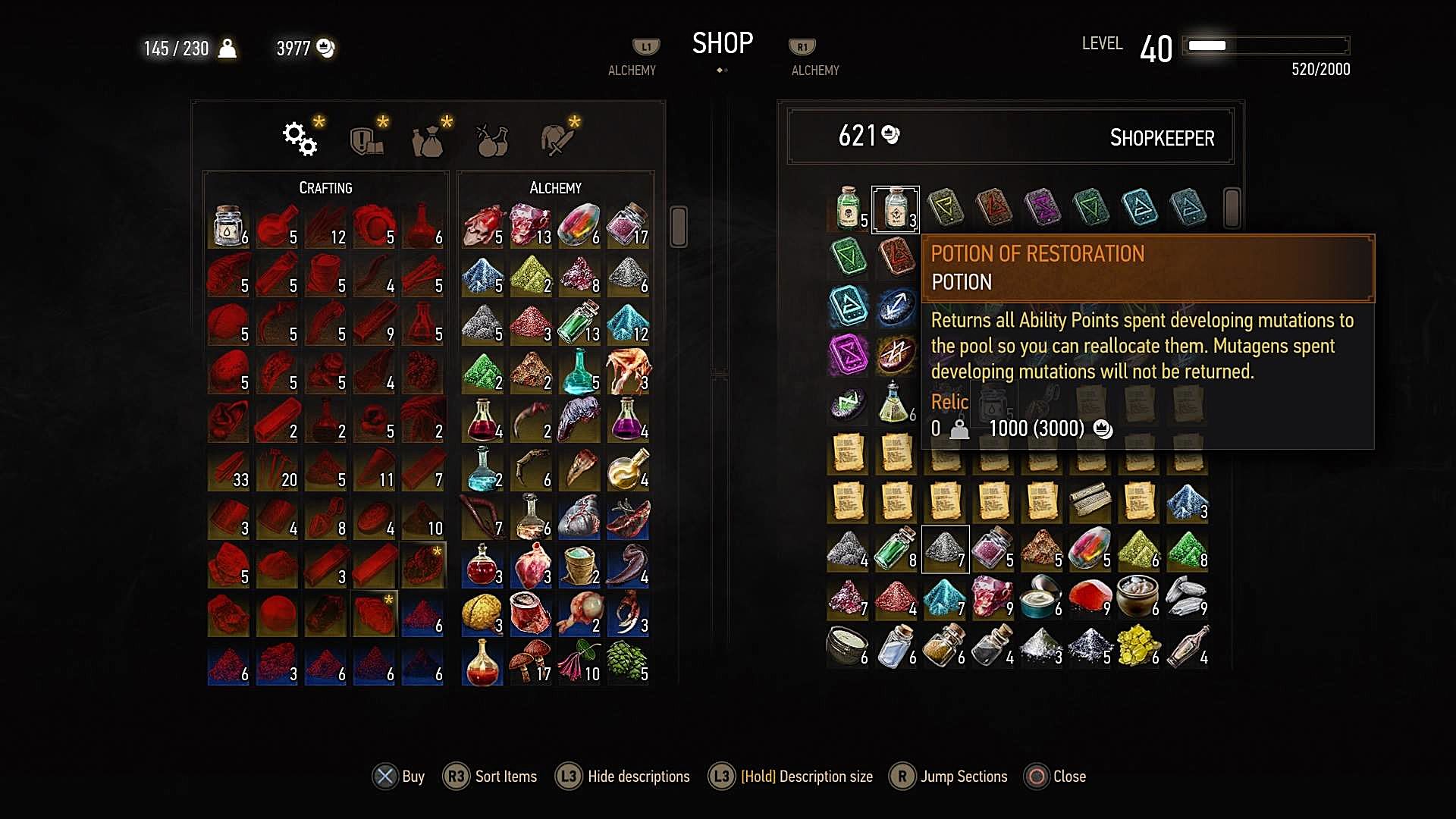
Task: Select the pink flower ingredient with quantity 10
Action: [x=579, y=661]
